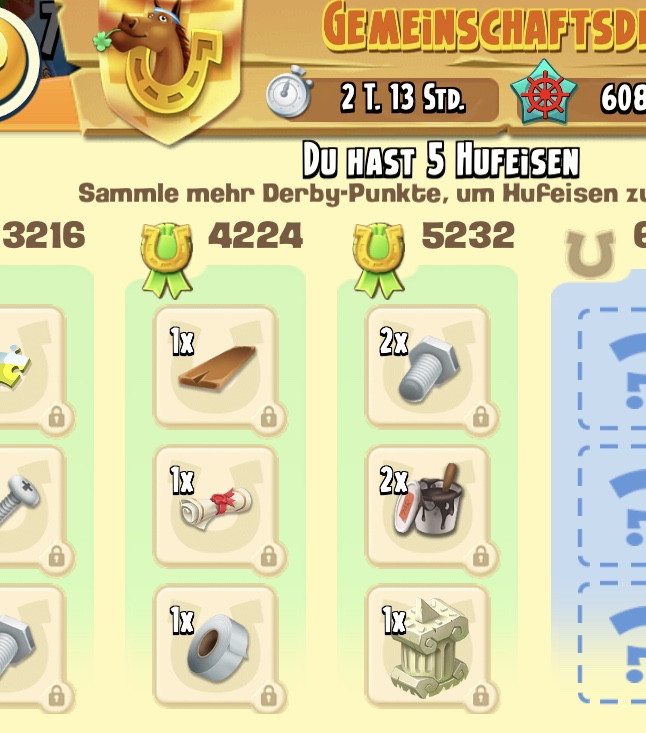The width and height of the screenshot is (646, 733).
Task: Choose the paint bucket reward slot
Action: coord(428,506)
